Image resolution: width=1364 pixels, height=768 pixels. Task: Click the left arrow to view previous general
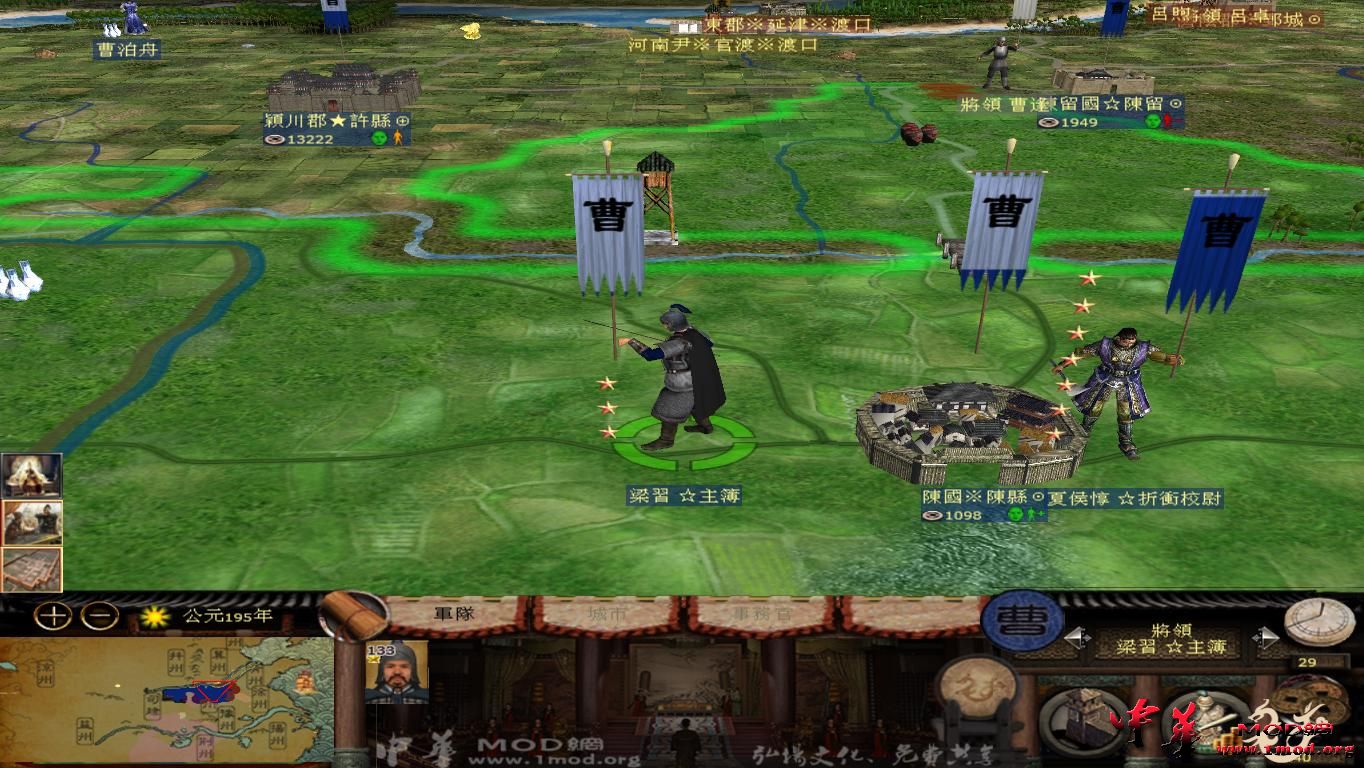1077,637
